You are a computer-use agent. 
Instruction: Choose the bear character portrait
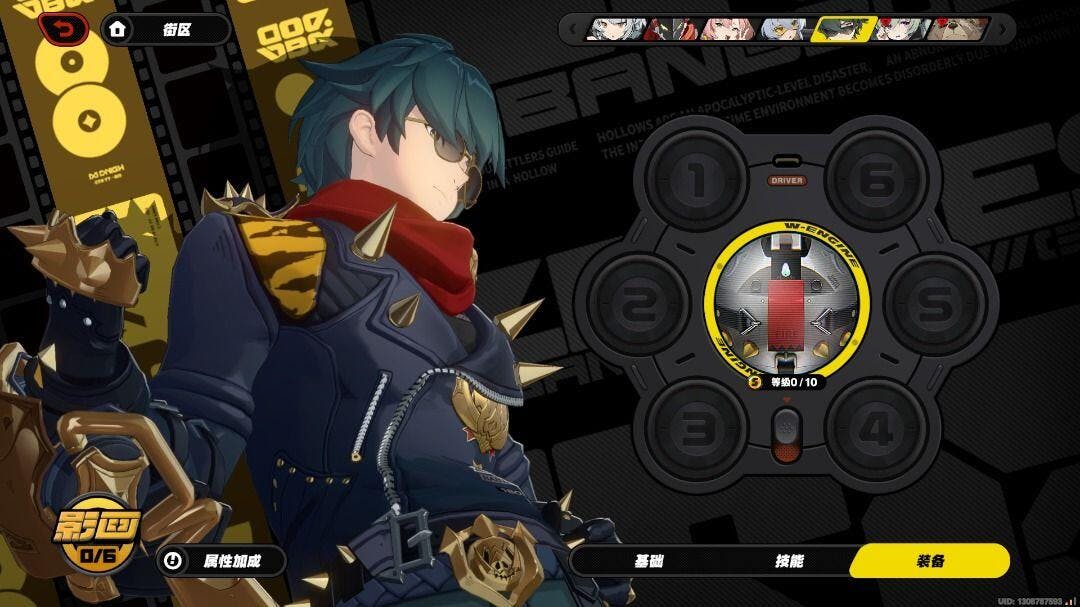point(959,29)
